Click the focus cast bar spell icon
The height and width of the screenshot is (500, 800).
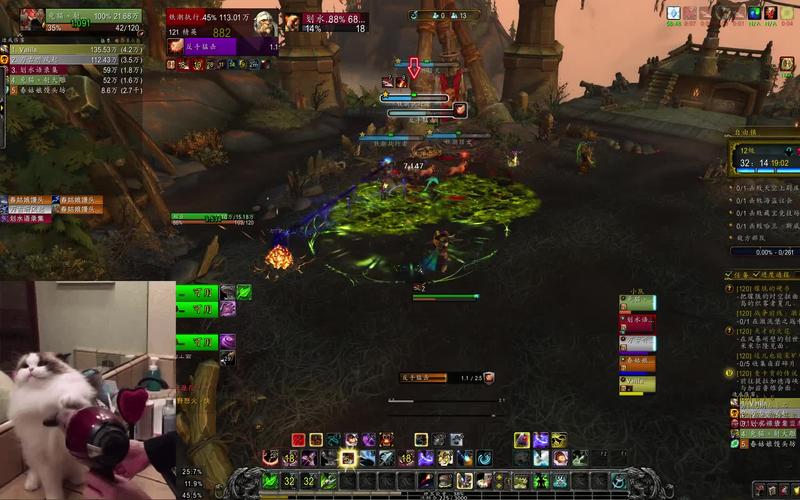(x=489, y=377)
